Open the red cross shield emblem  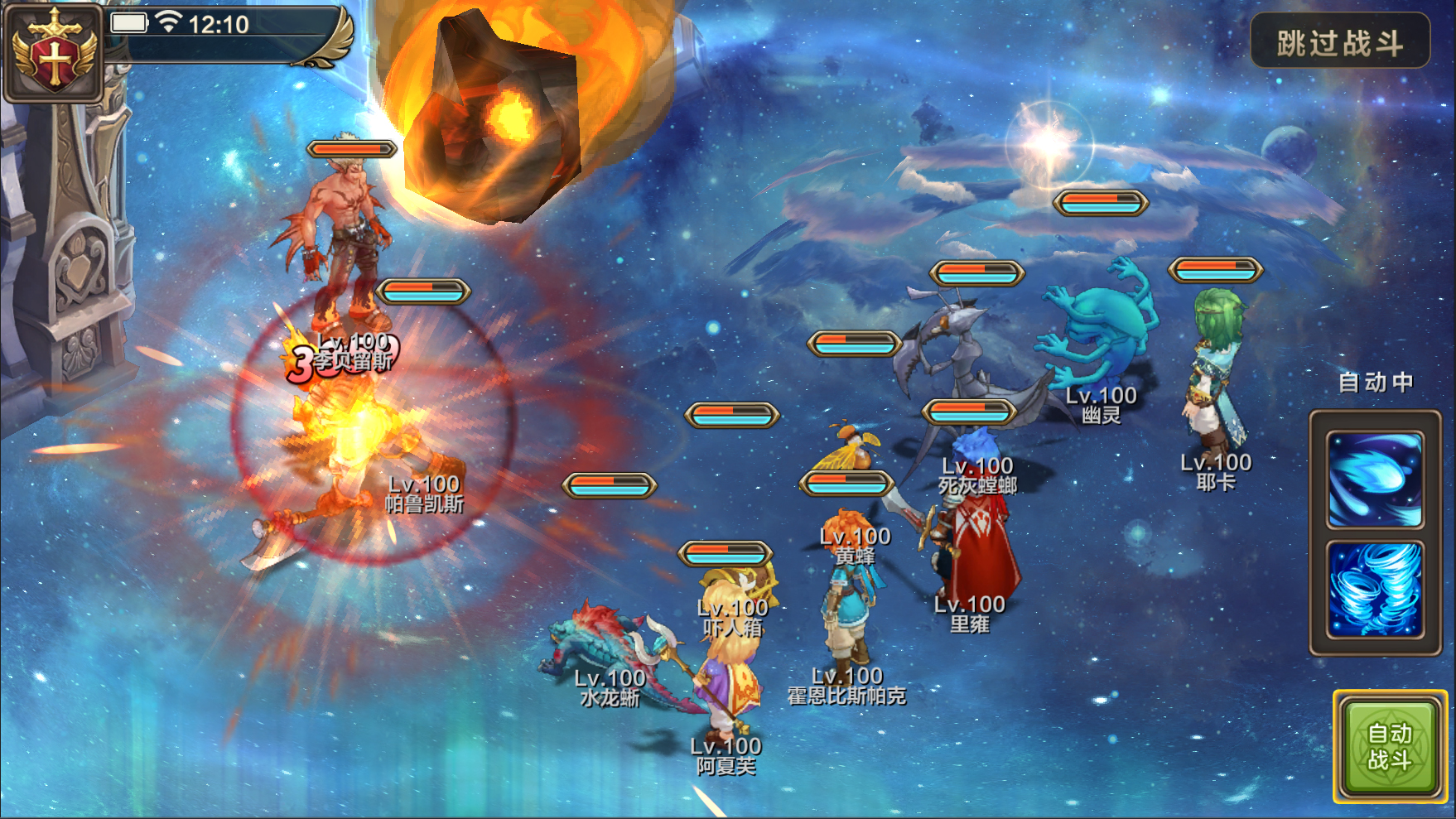point(54,54)
